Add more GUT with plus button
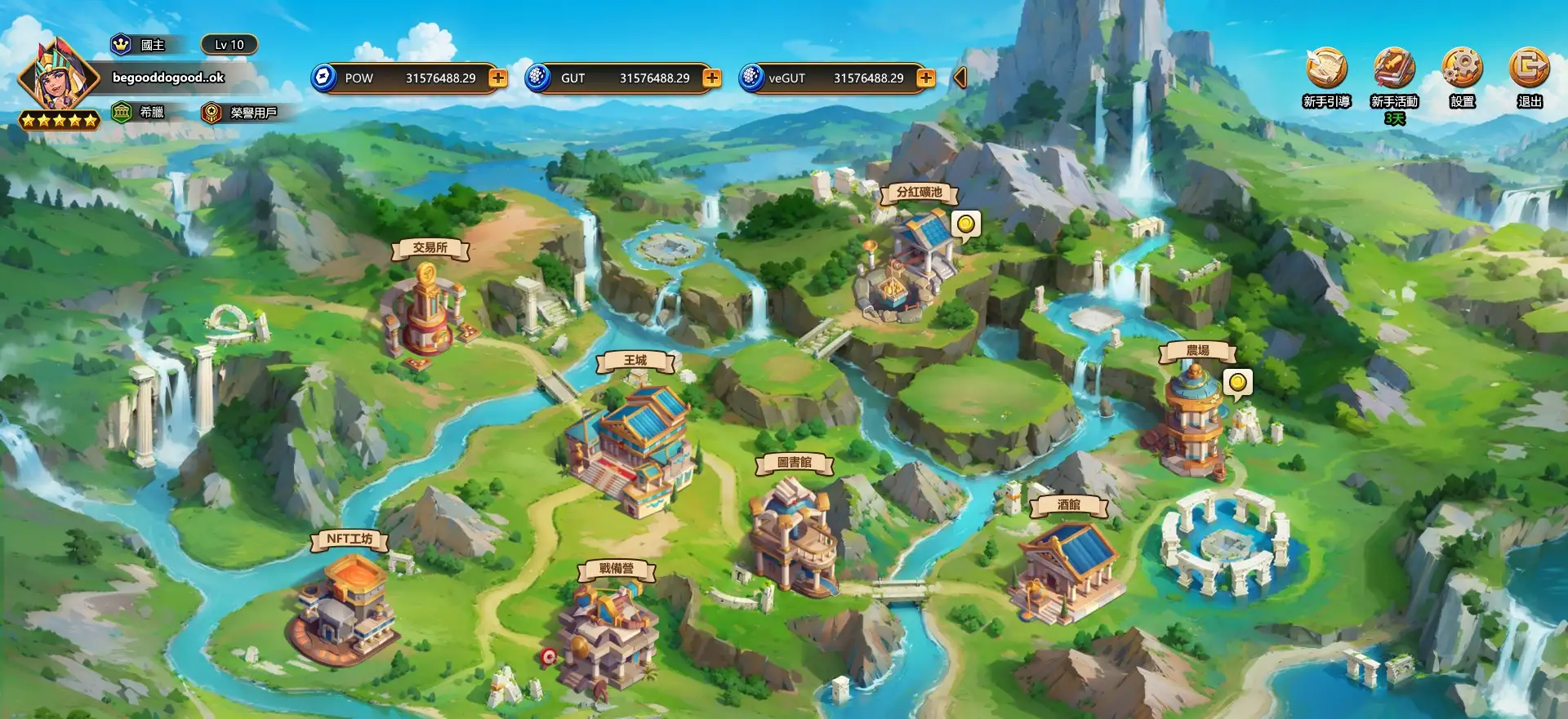 [x=712, y=78]
